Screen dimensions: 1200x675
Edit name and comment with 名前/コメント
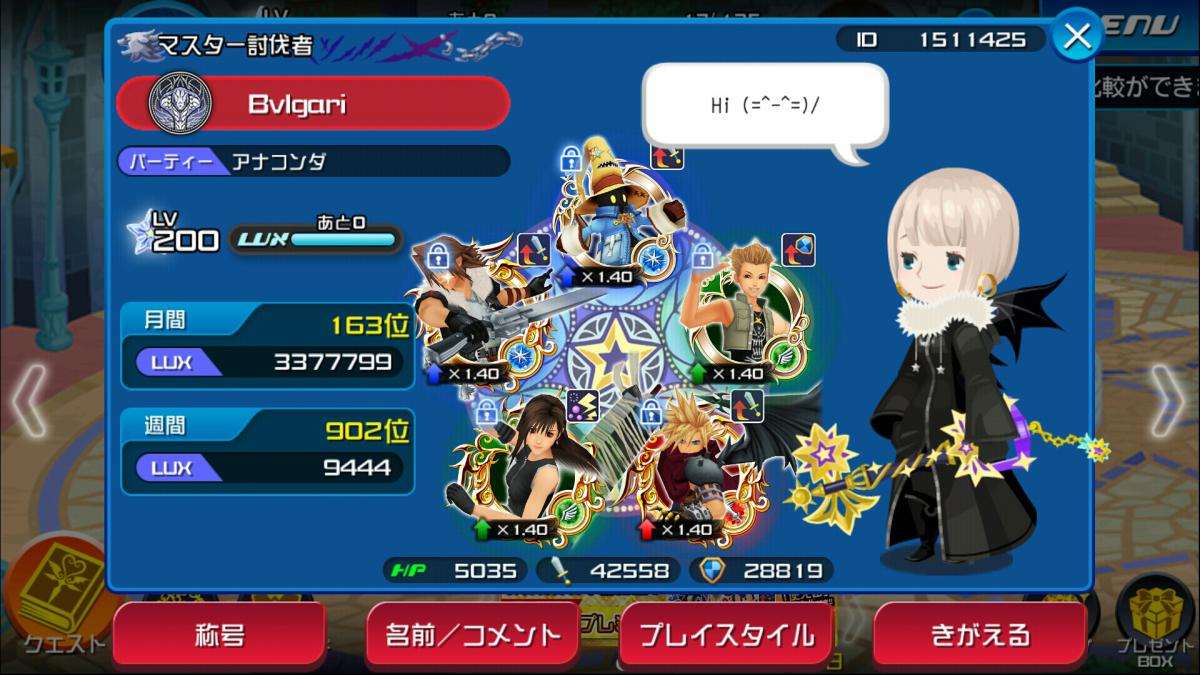pyautogui.click(x=474, y=635)
